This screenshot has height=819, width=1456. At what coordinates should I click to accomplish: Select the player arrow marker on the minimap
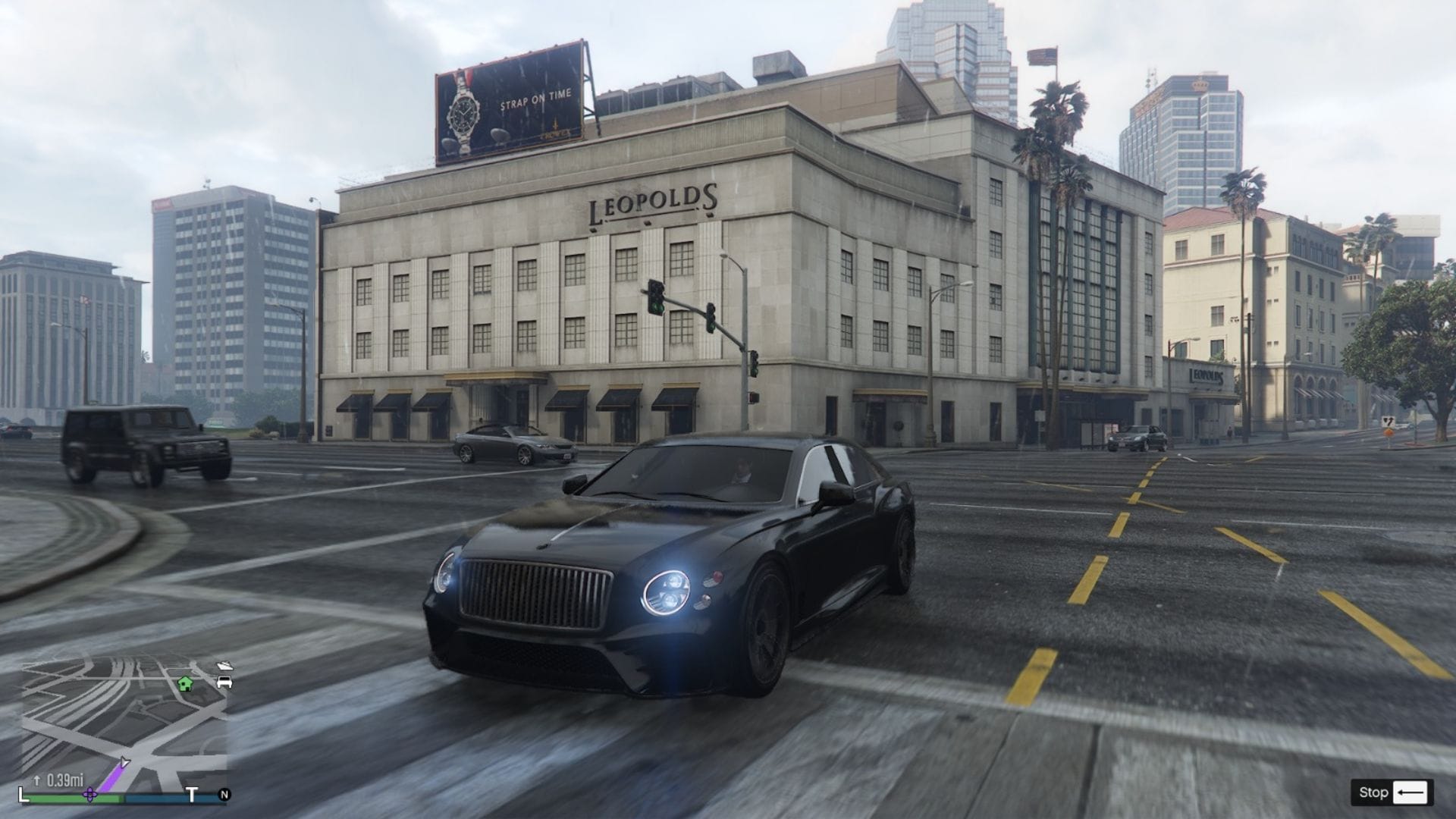tap(124, 761)
